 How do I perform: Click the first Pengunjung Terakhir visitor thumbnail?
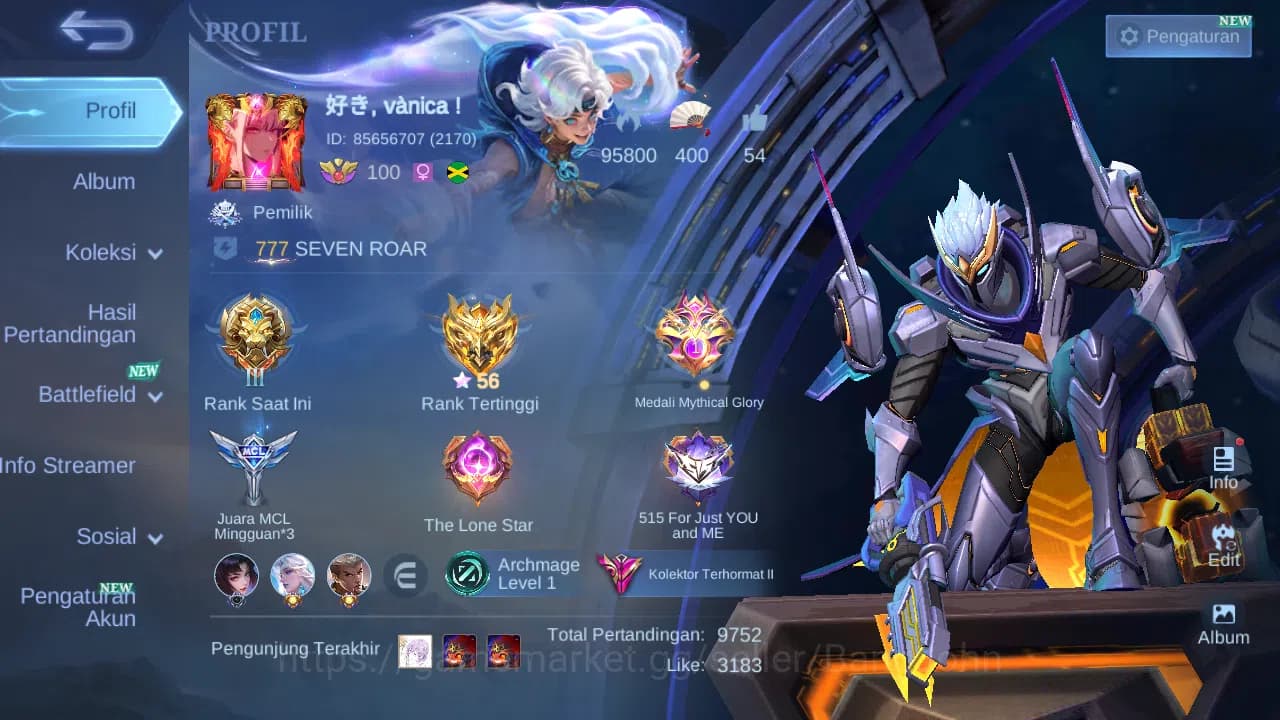pos(414,650)
